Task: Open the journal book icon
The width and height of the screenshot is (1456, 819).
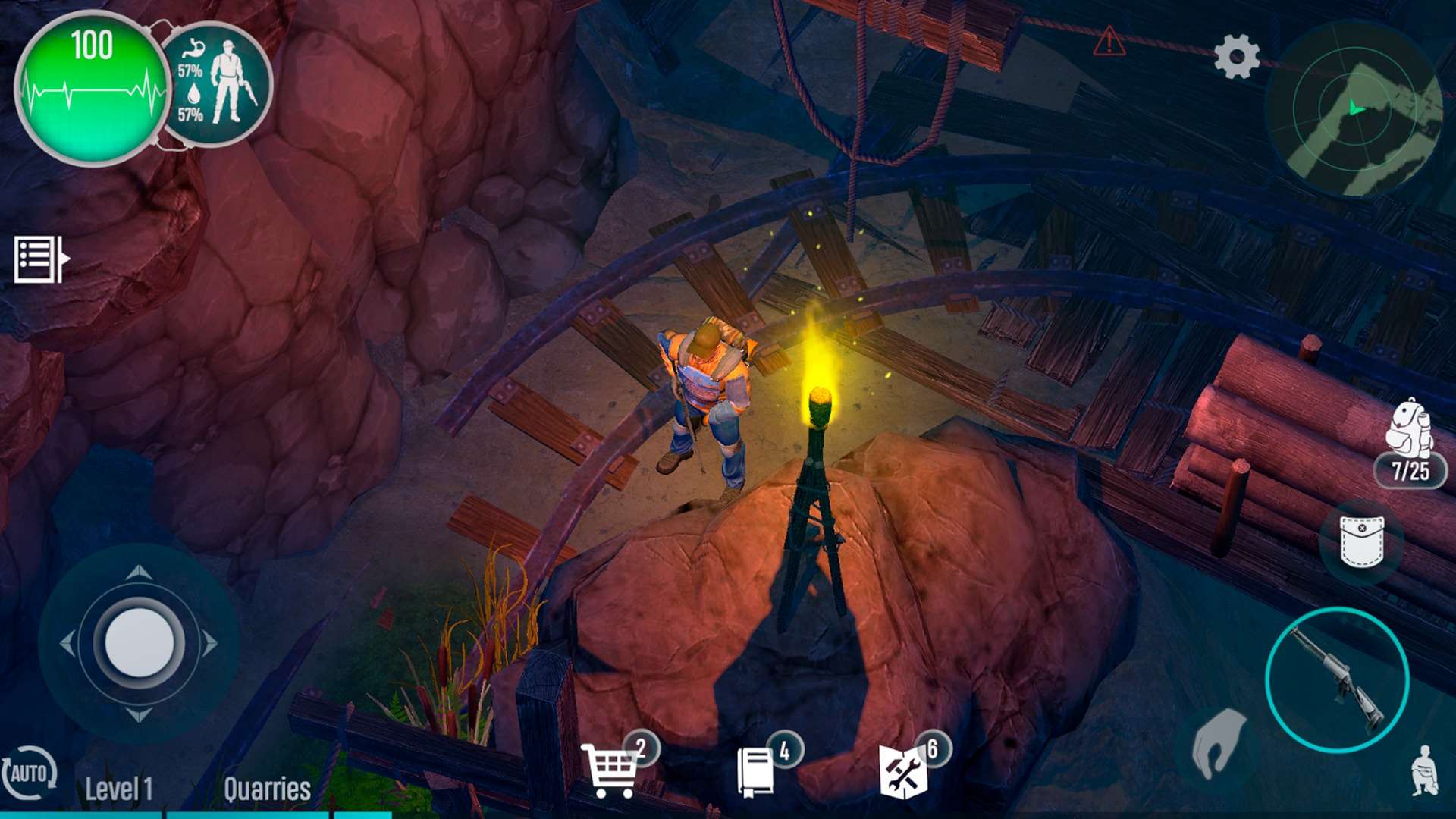Action: (x=756, y=772)
